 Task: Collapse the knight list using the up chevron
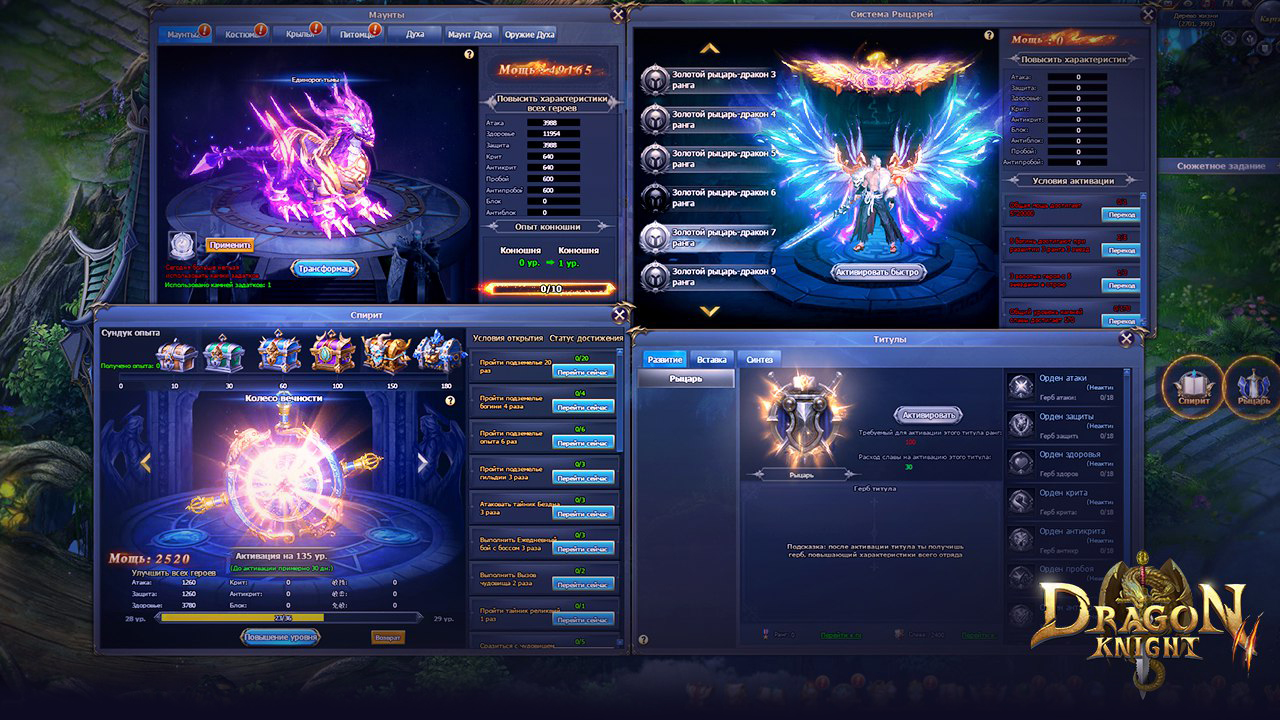coord(709,49)
